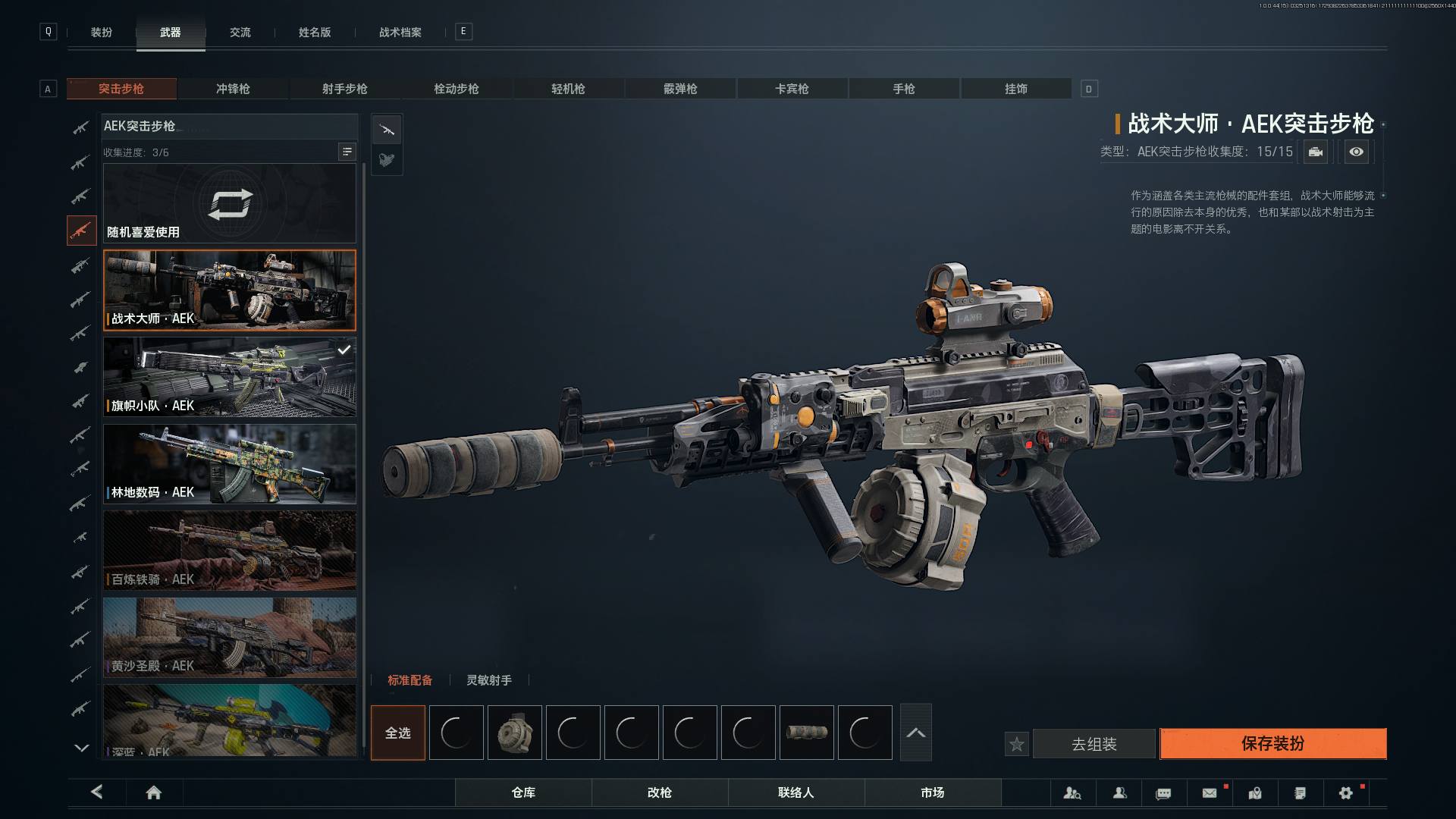Open the 挂饰 category tab

(1015, 89)
